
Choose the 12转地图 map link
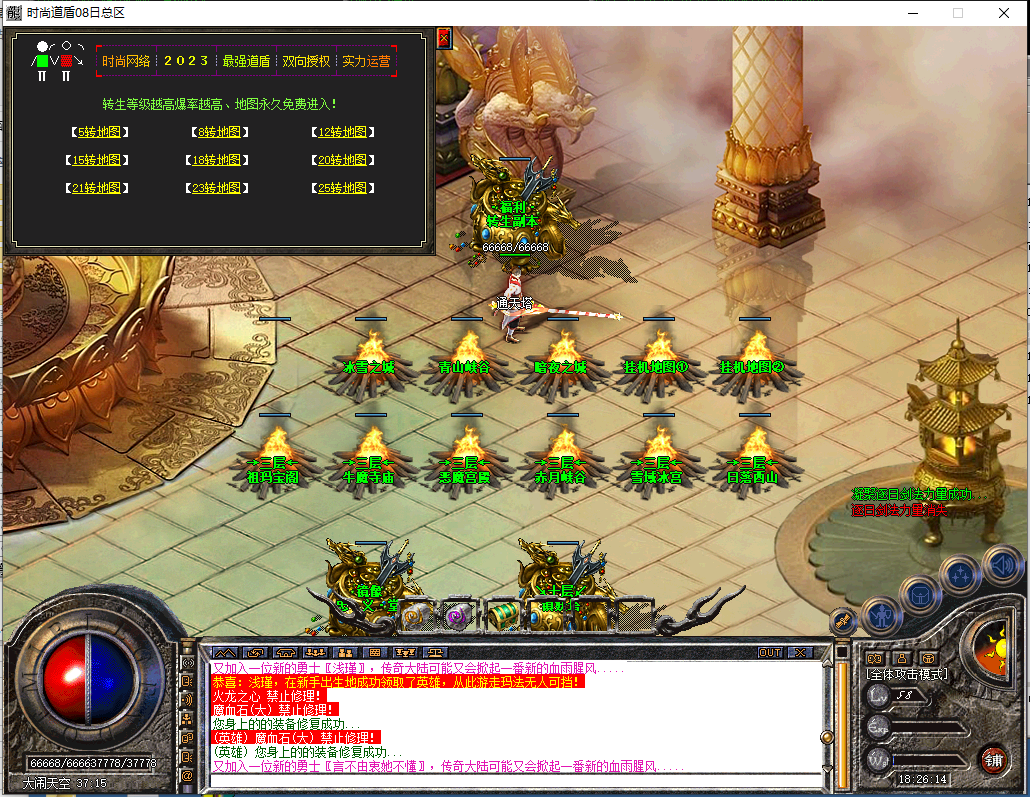342,132
